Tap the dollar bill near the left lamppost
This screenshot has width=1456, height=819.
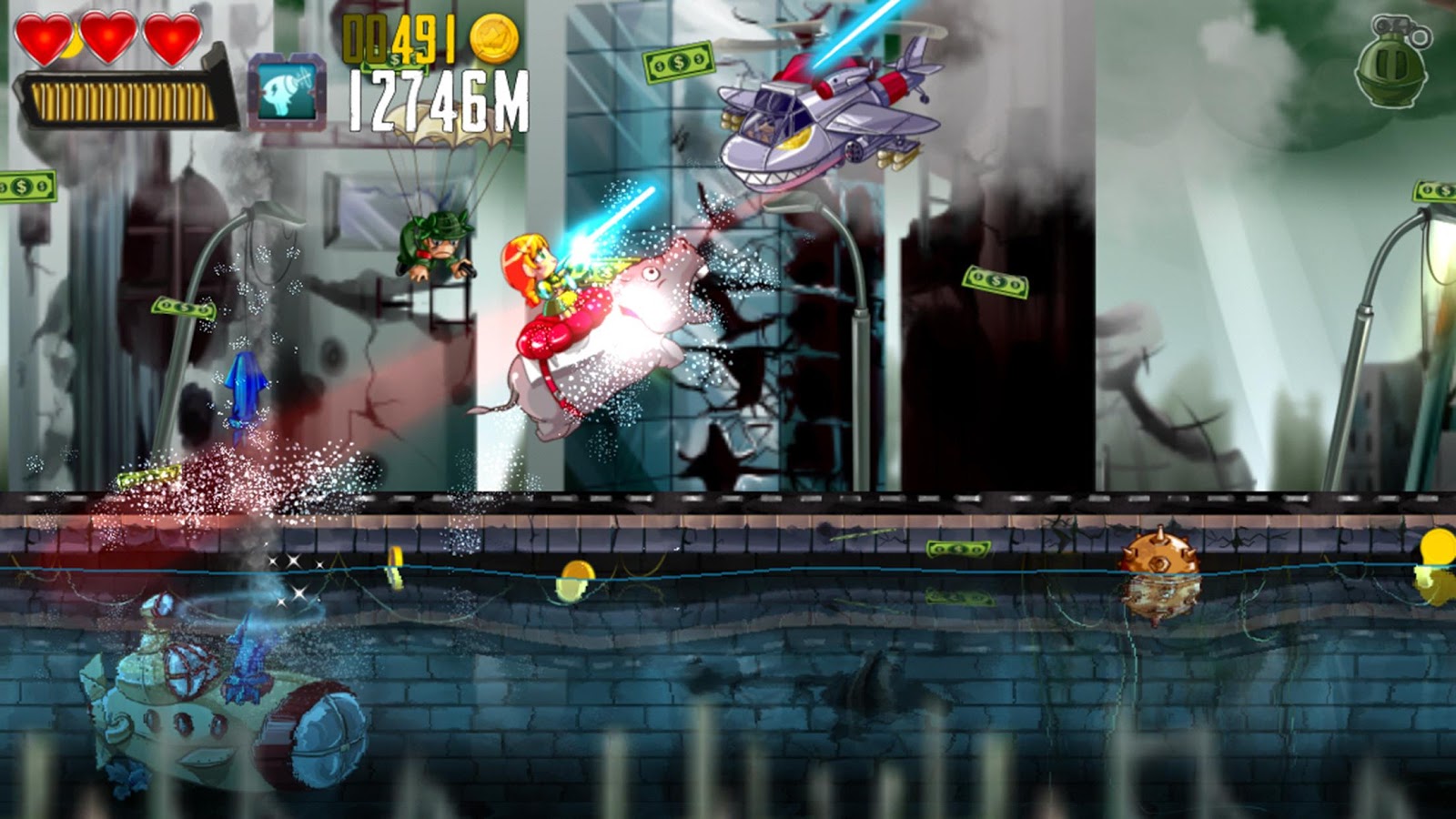point(182,308)
